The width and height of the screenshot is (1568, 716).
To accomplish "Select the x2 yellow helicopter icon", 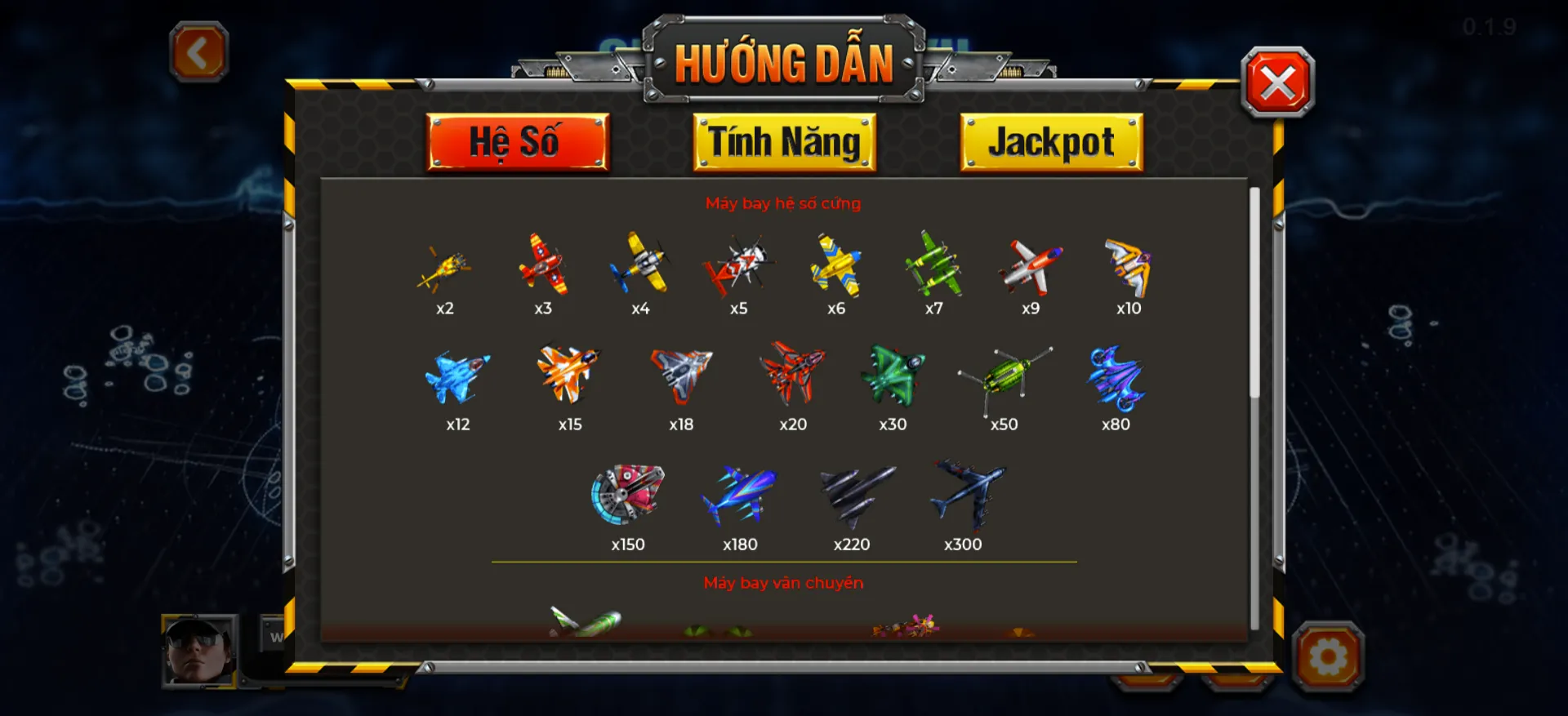I will click(445, 269).
